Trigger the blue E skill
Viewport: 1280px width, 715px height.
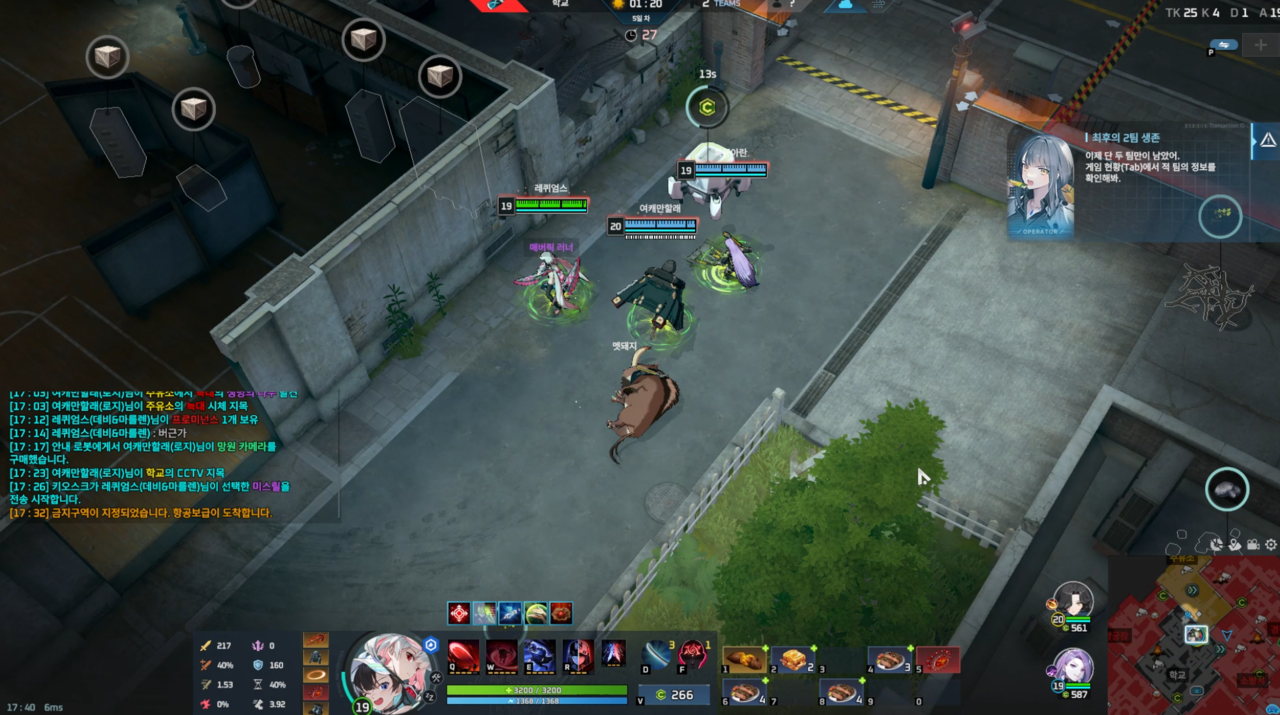pos(539,656)
